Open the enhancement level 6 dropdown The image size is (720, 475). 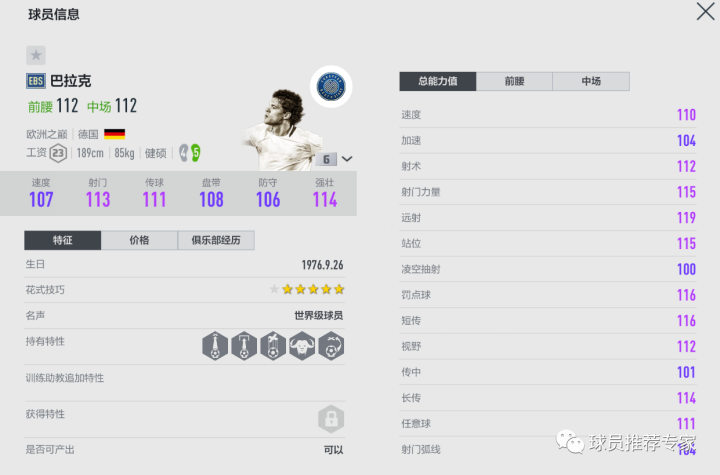click(336, 159)
